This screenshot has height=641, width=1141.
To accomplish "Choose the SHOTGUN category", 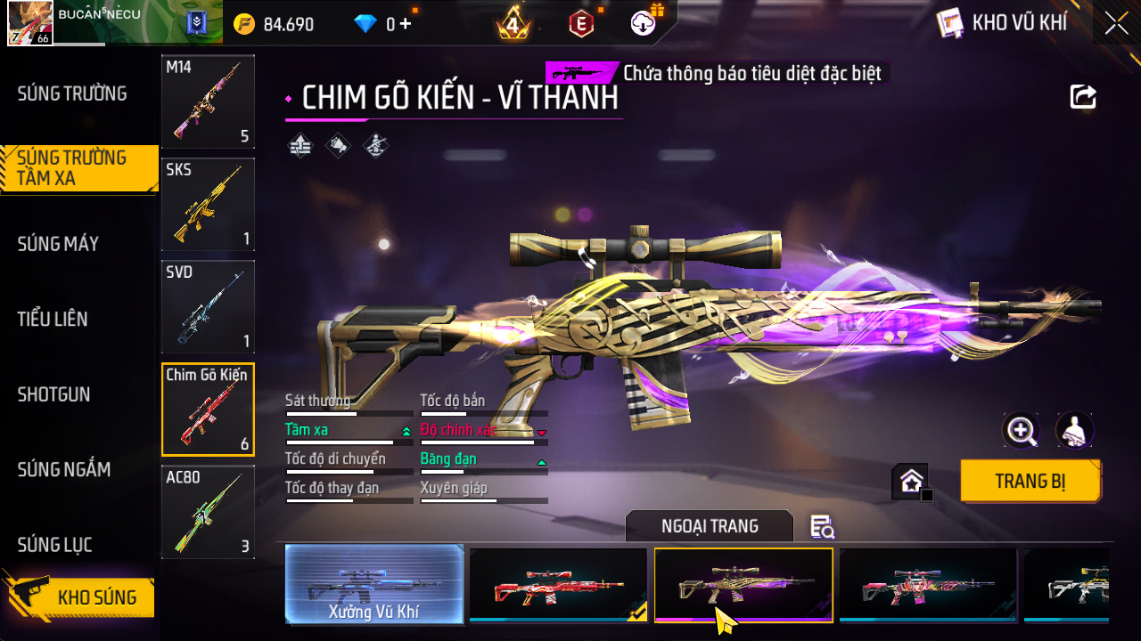I will [x=54, y=395].
